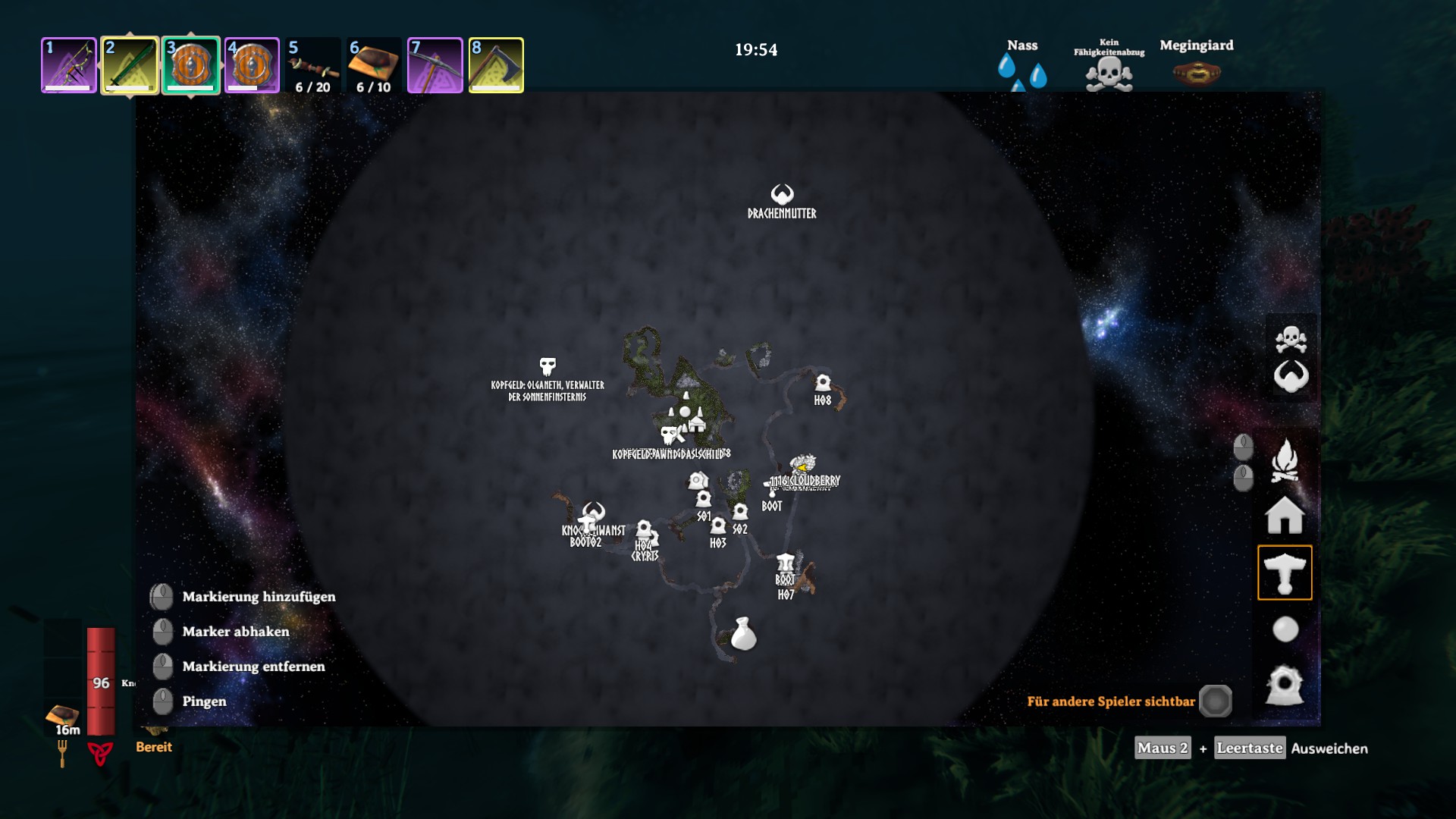Eat the food on the plank in slot 6
Screen dimensions: 1456x819
coord(374,65)
